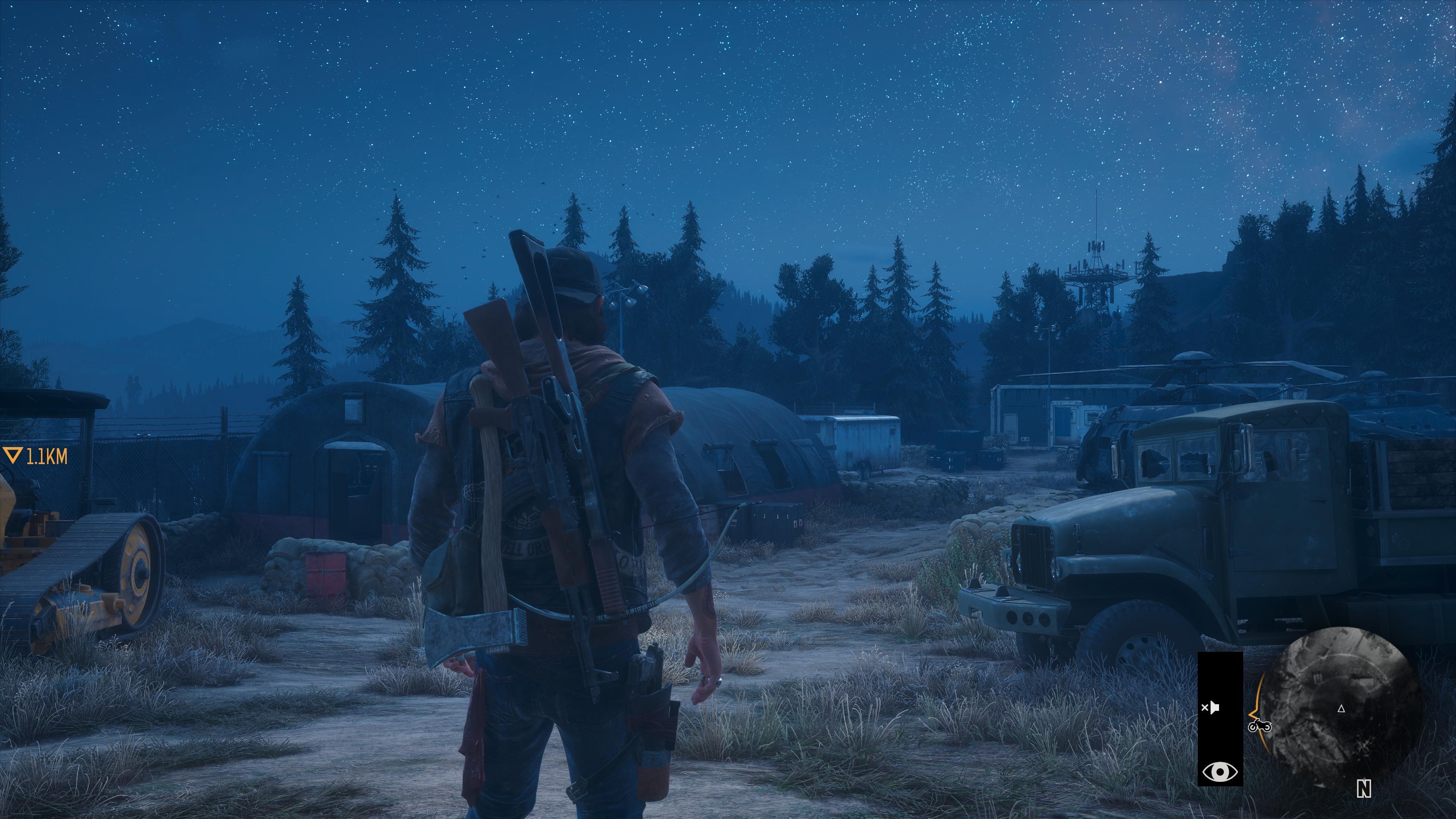
Task: Click the eye visibility indicator icon
Action: pyautogui.click(x=1220, y=771)
